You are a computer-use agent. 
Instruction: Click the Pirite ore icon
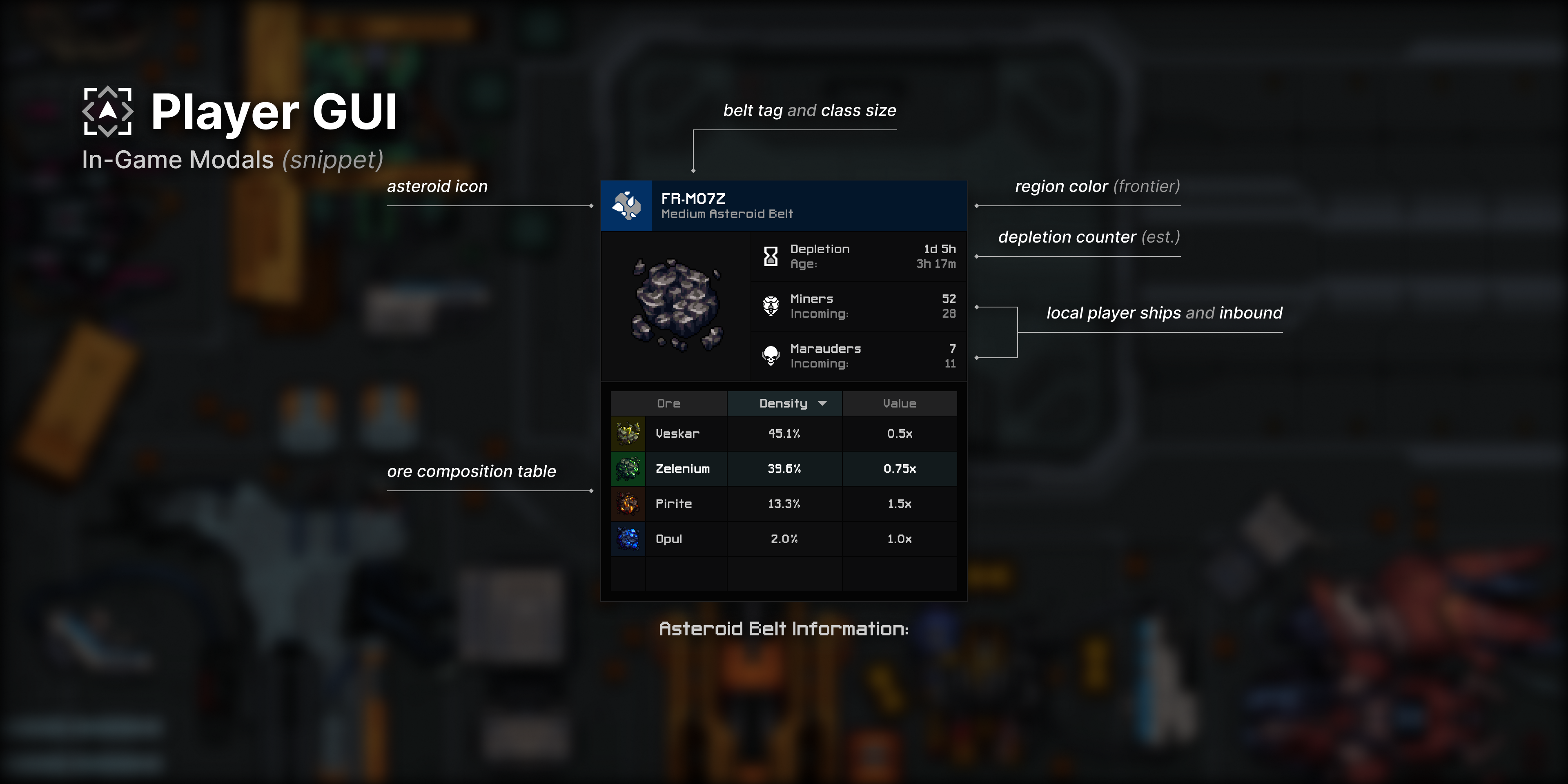pos(628,503)
